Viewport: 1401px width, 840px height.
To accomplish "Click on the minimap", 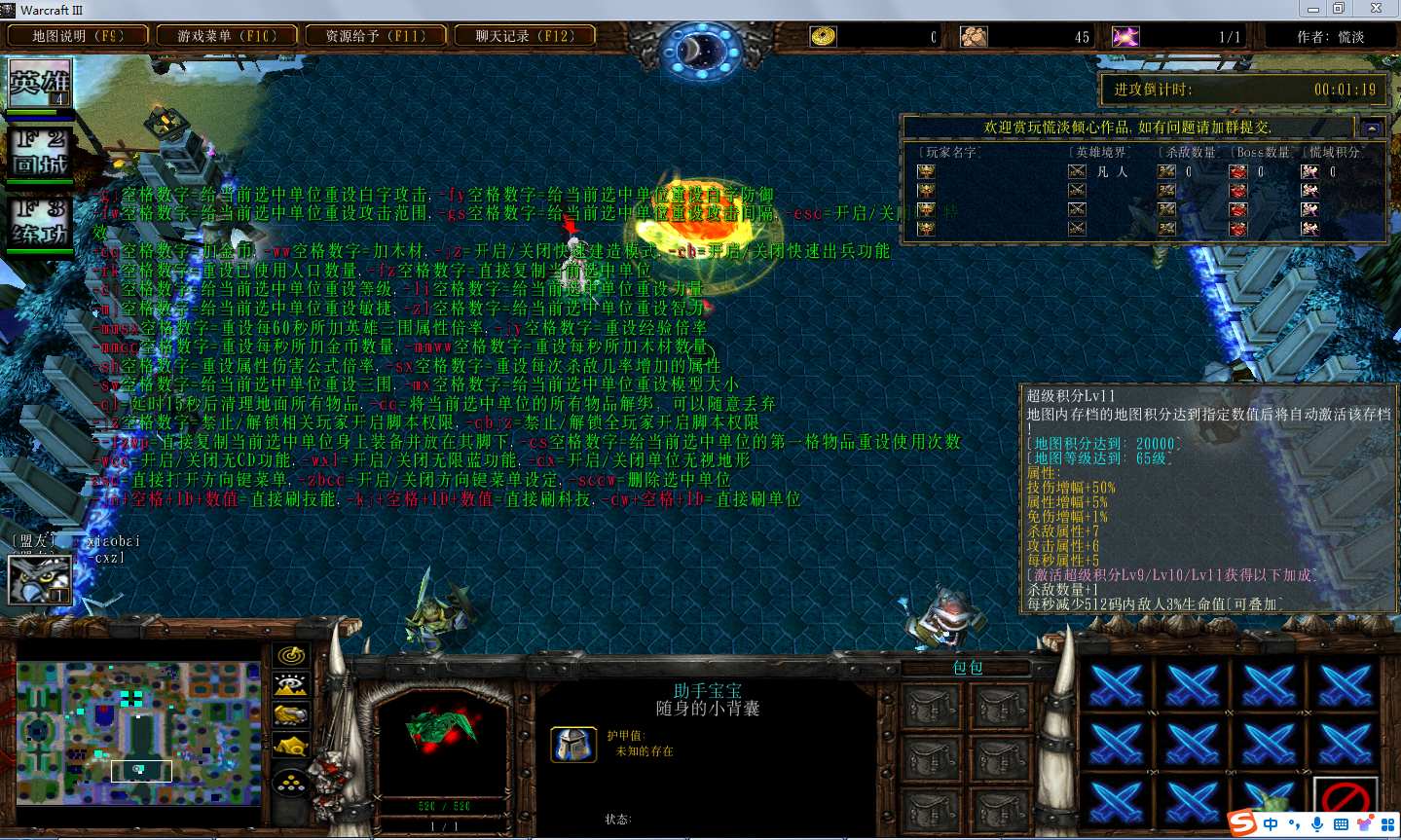I will click(x=138, y=733).
